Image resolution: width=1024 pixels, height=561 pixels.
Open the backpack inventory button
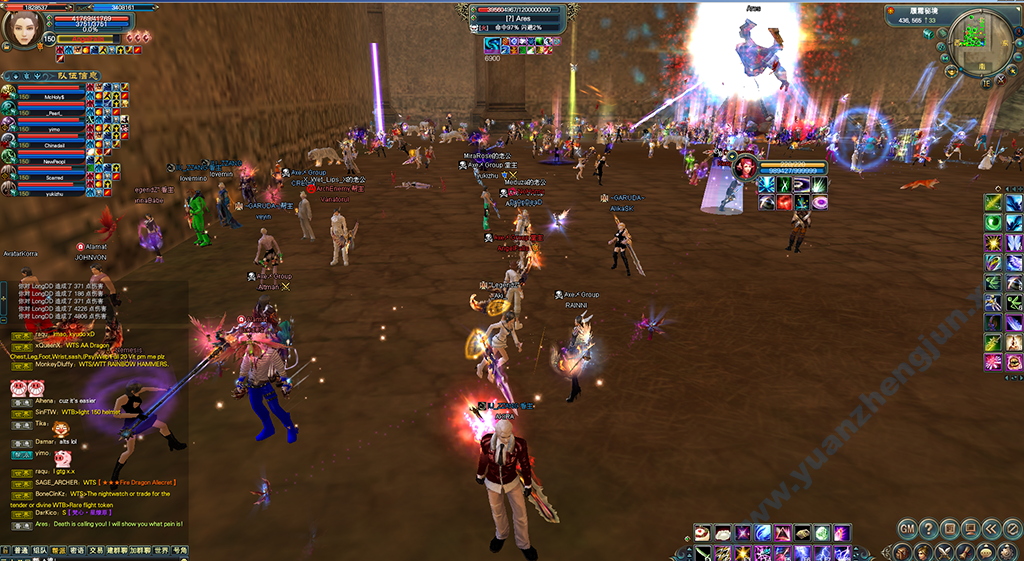pyautogui.click(x=902, y=551)
